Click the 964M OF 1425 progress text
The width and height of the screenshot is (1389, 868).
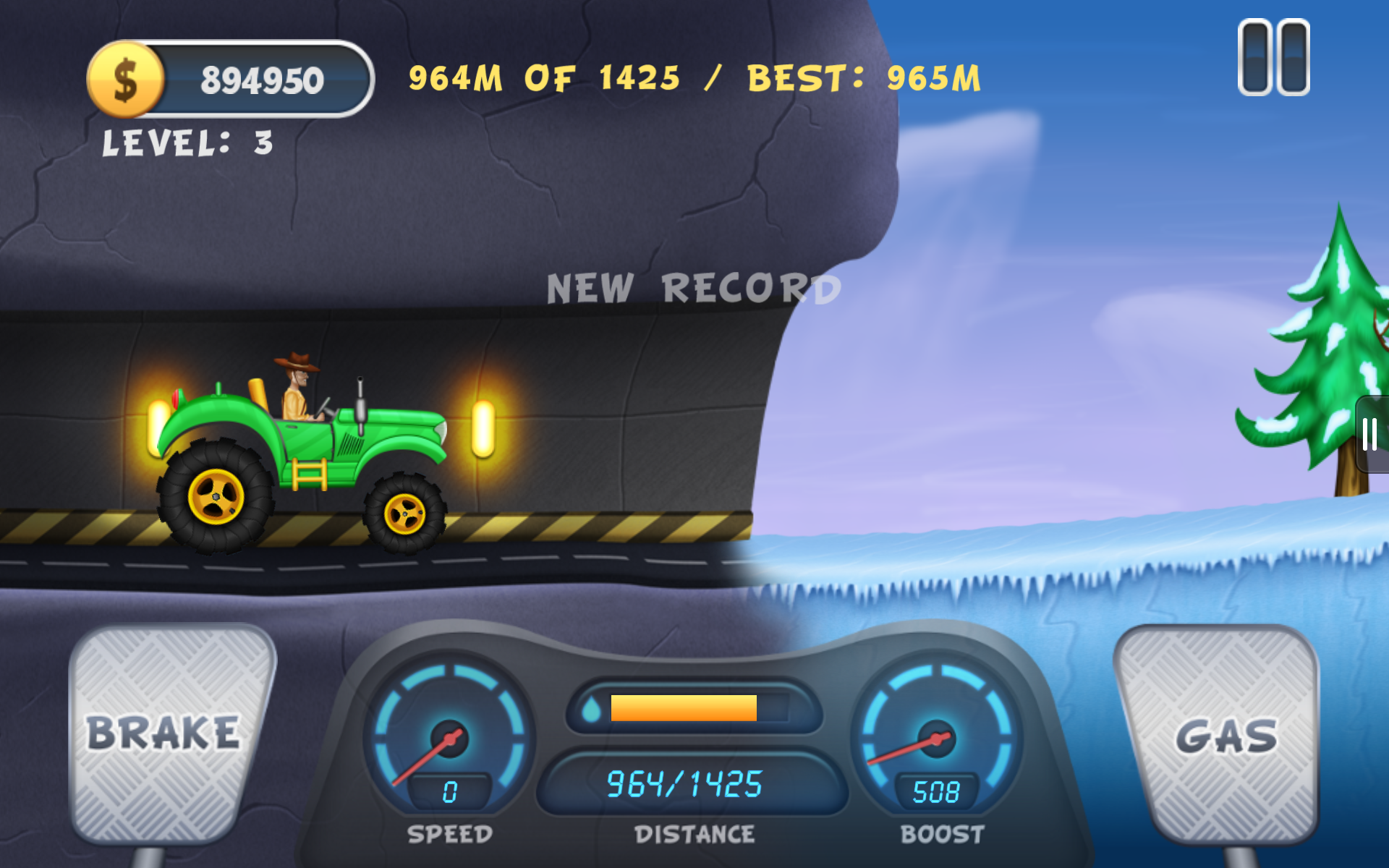click(x=546, y=78)
